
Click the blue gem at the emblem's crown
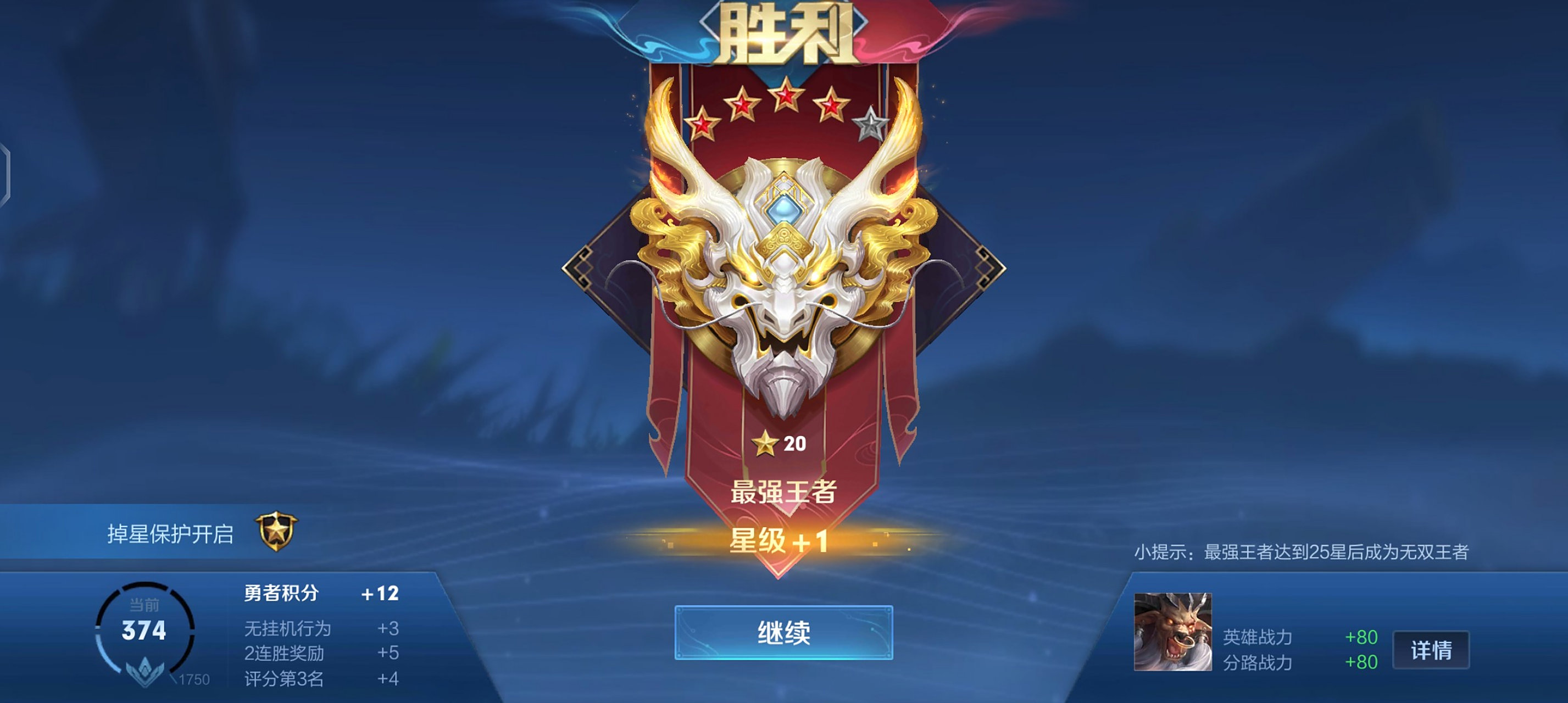tap(785, 210)
